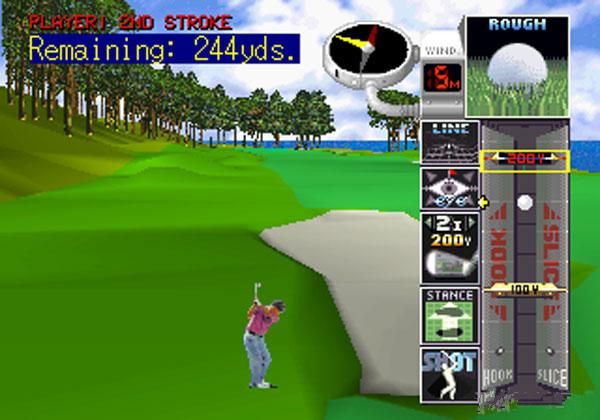Click the 100Y marker on power meter
The width and height of the screenshot is (600, 420).
[x=524, y=289]
